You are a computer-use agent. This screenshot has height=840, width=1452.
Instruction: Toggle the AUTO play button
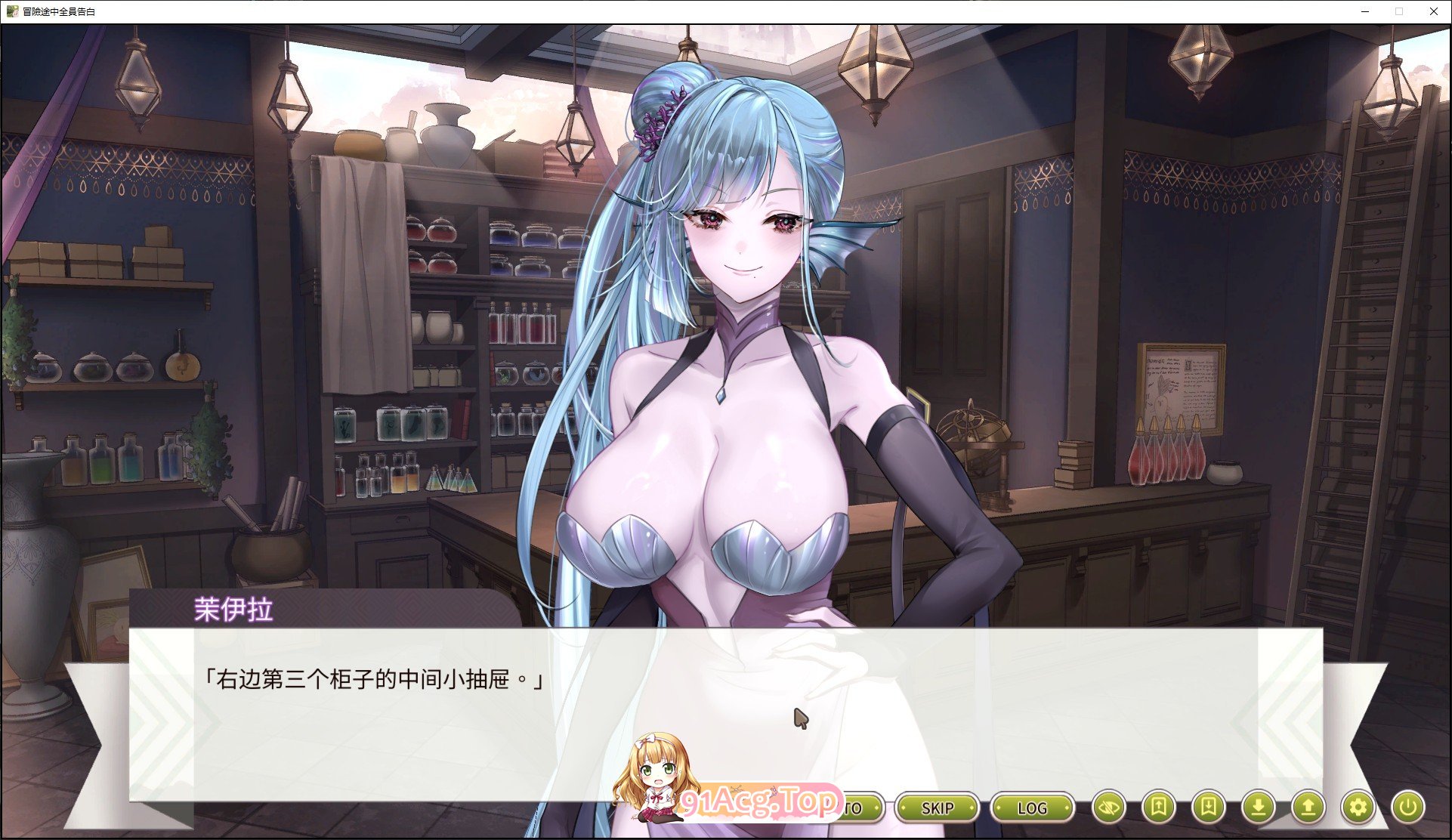tap(860, 808)
